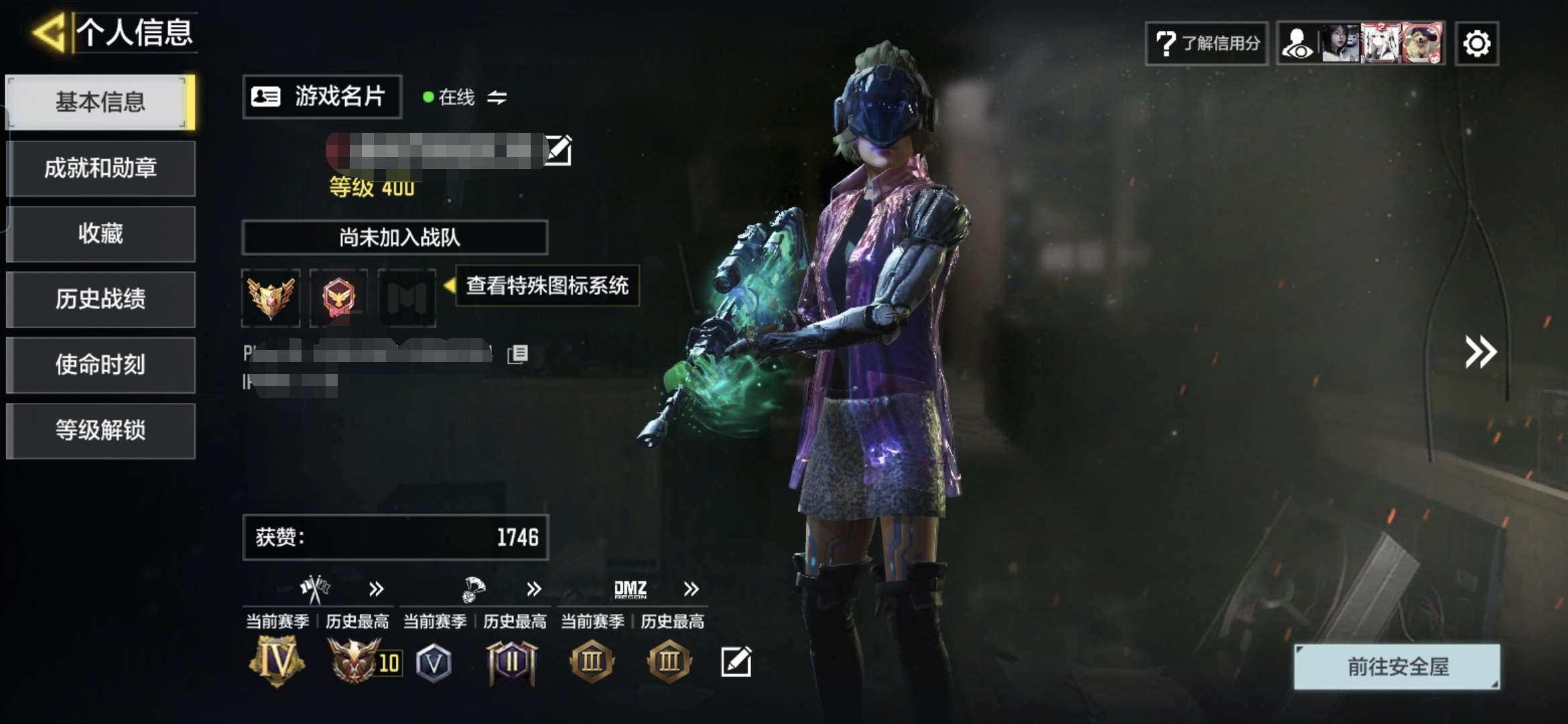This screenshot has height=724, width=1568.
Task: Open the 使命时刻 tab
Action: 101,365
